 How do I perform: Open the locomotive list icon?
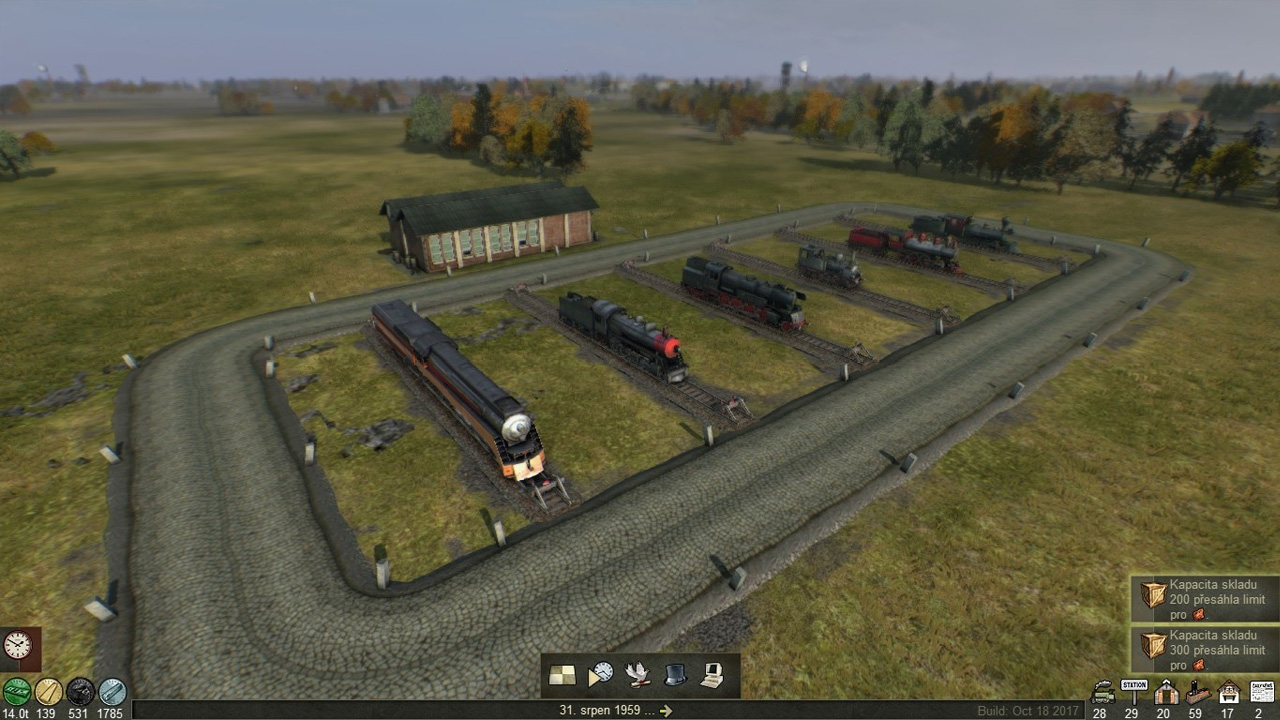[1103, 691]
